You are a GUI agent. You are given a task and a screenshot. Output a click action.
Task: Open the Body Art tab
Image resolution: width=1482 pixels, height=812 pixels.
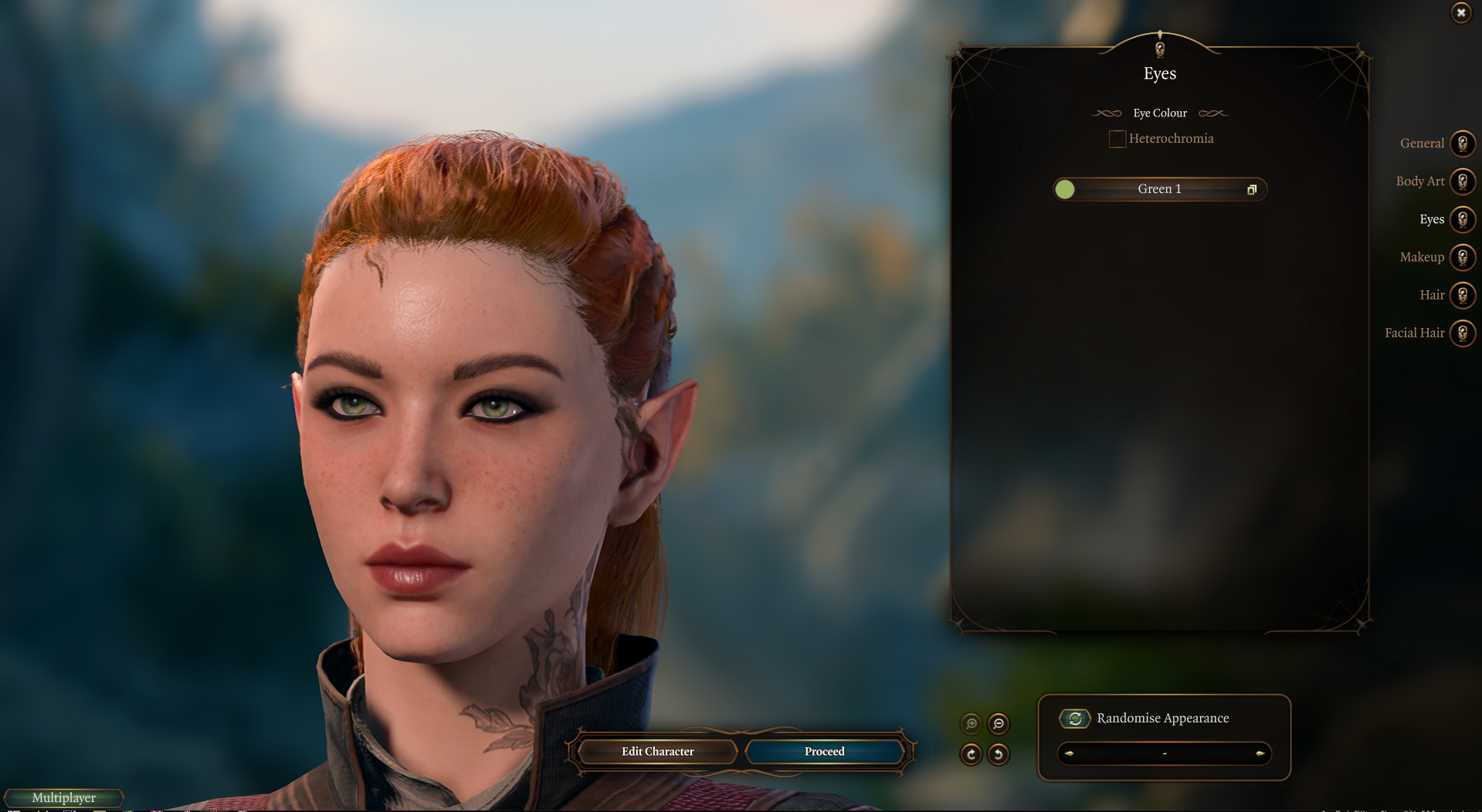coord(1462,181)
